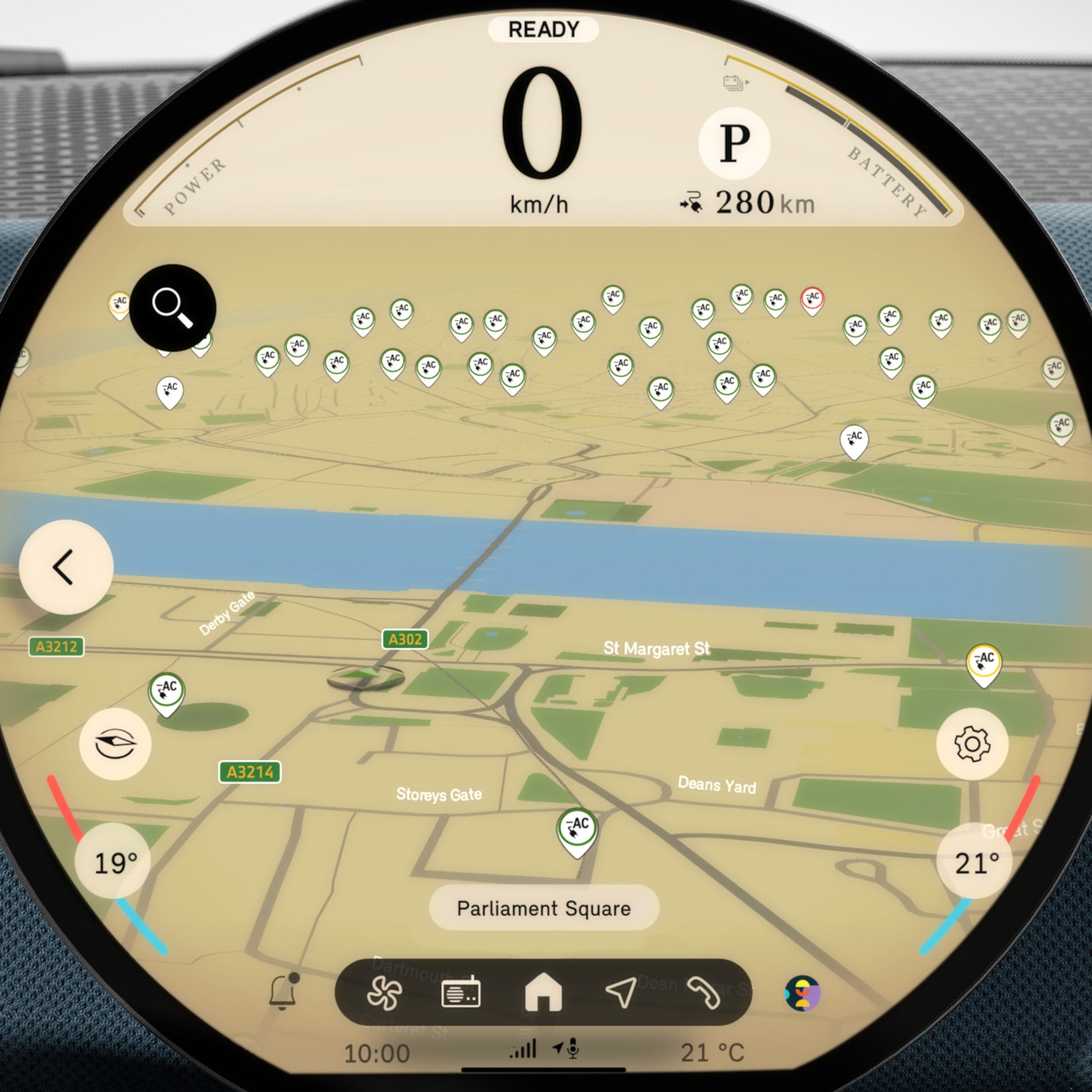Image resolution: width=1092 pixels, height=1092 pixels.
Task: Open map settings gear icon
Action: [972, 744]
